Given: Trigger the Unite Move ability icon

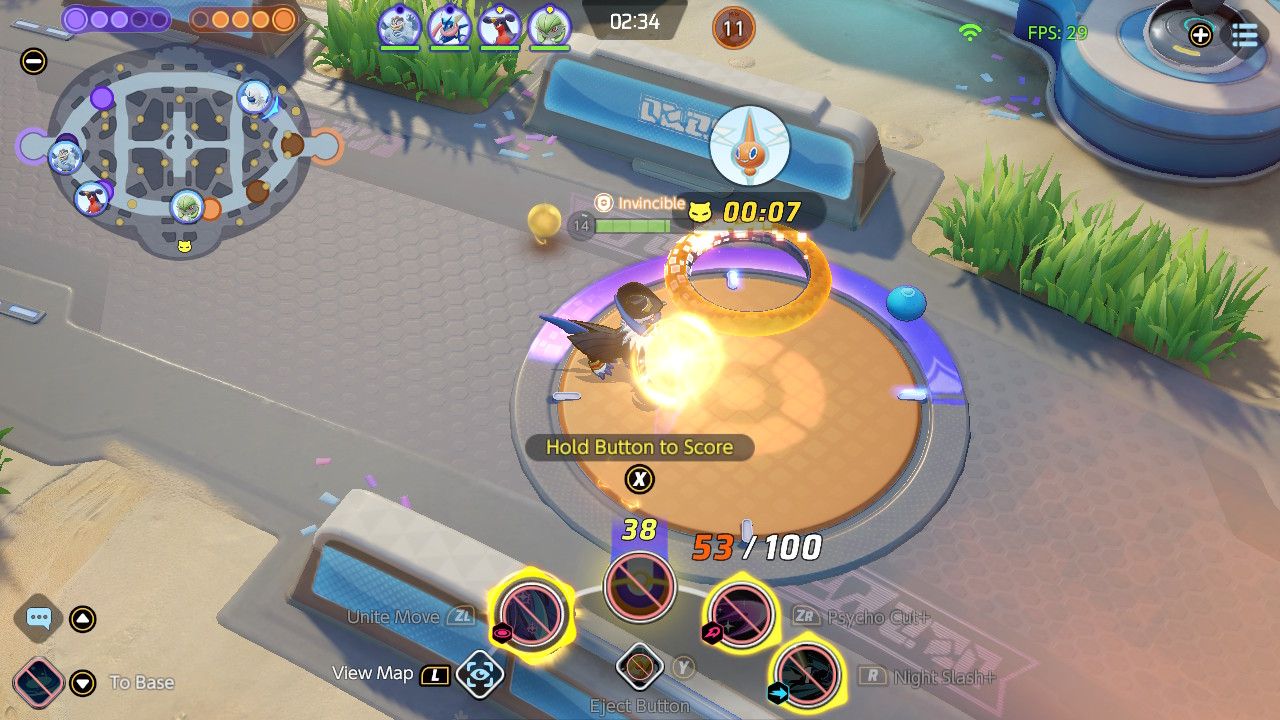Looking at the screenshot, I should tap(531, 613).
